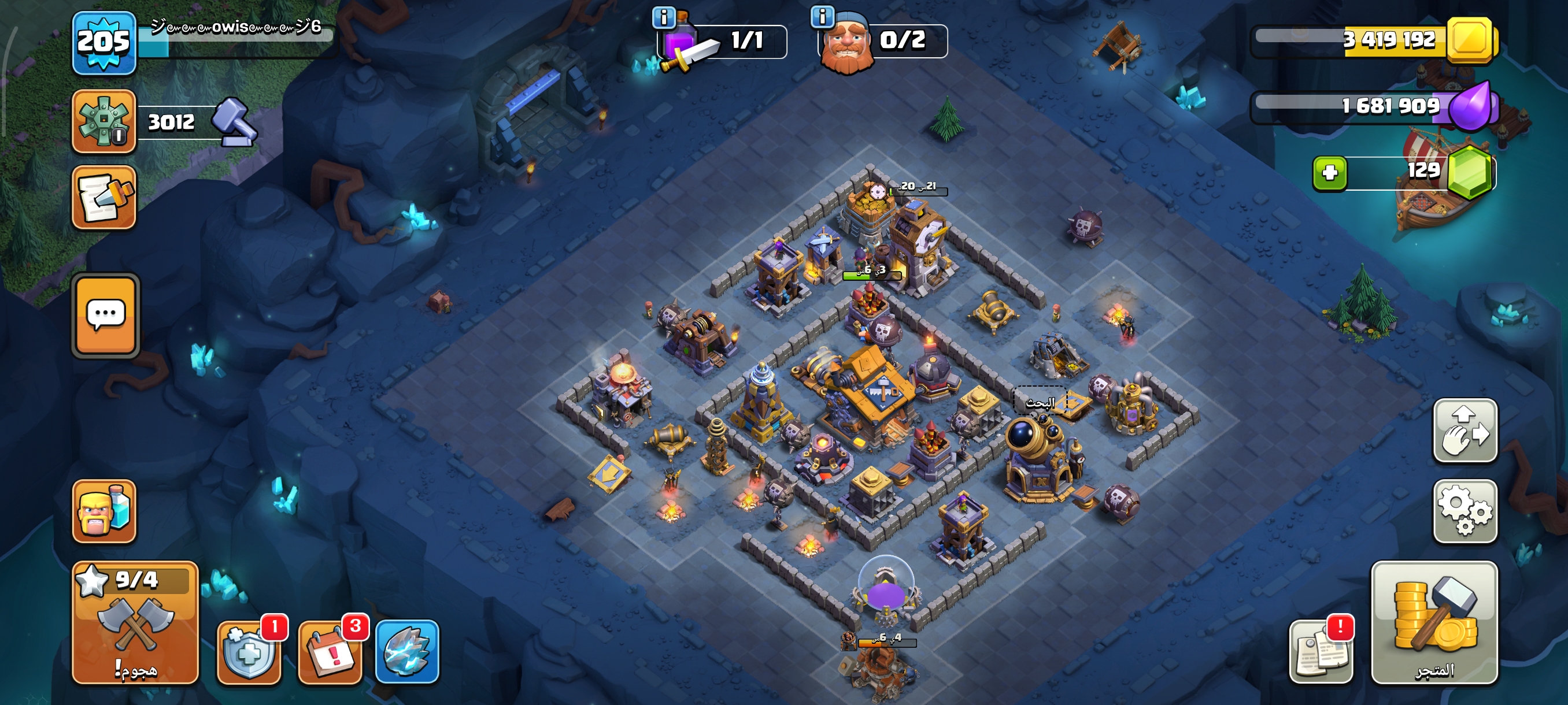Open the layout editor scroll icon
This screenshot has height=705, width=1568.
103,198
